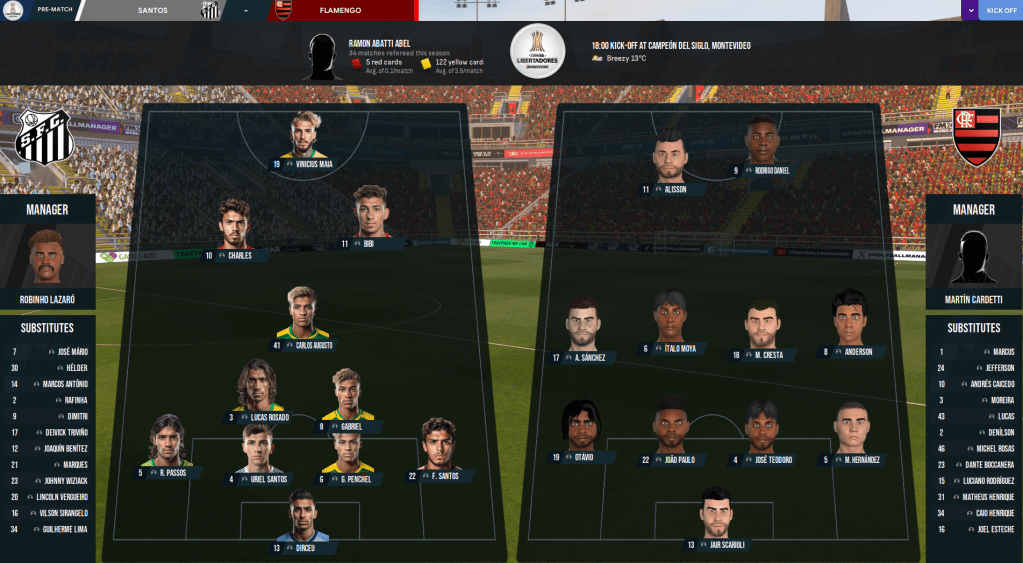1023x563 pixels.
Task: Open the Flamengo club crest
Action: (976, 137)
